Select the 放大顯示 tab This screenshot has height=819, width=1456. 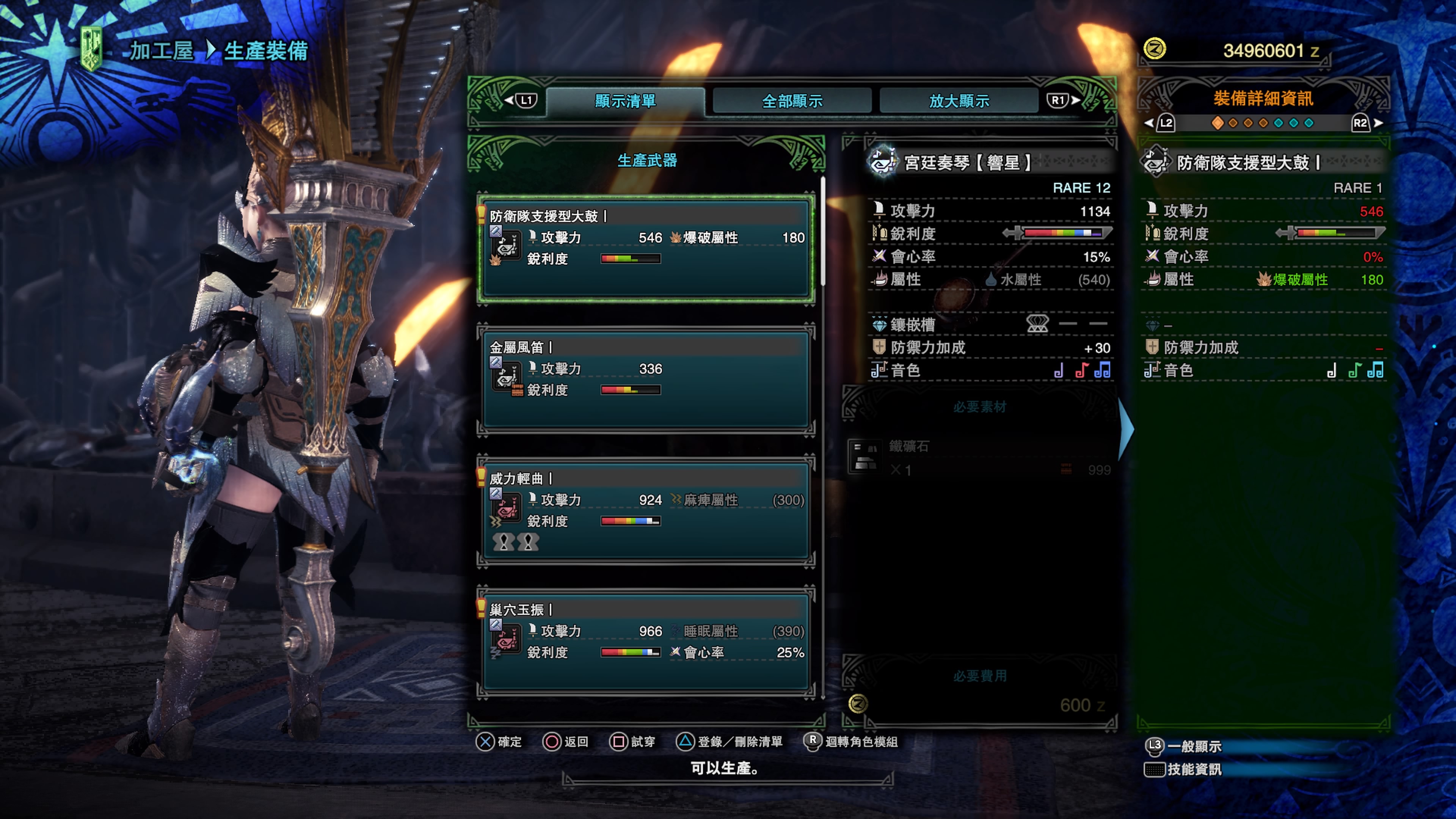(x=959, y=101)
